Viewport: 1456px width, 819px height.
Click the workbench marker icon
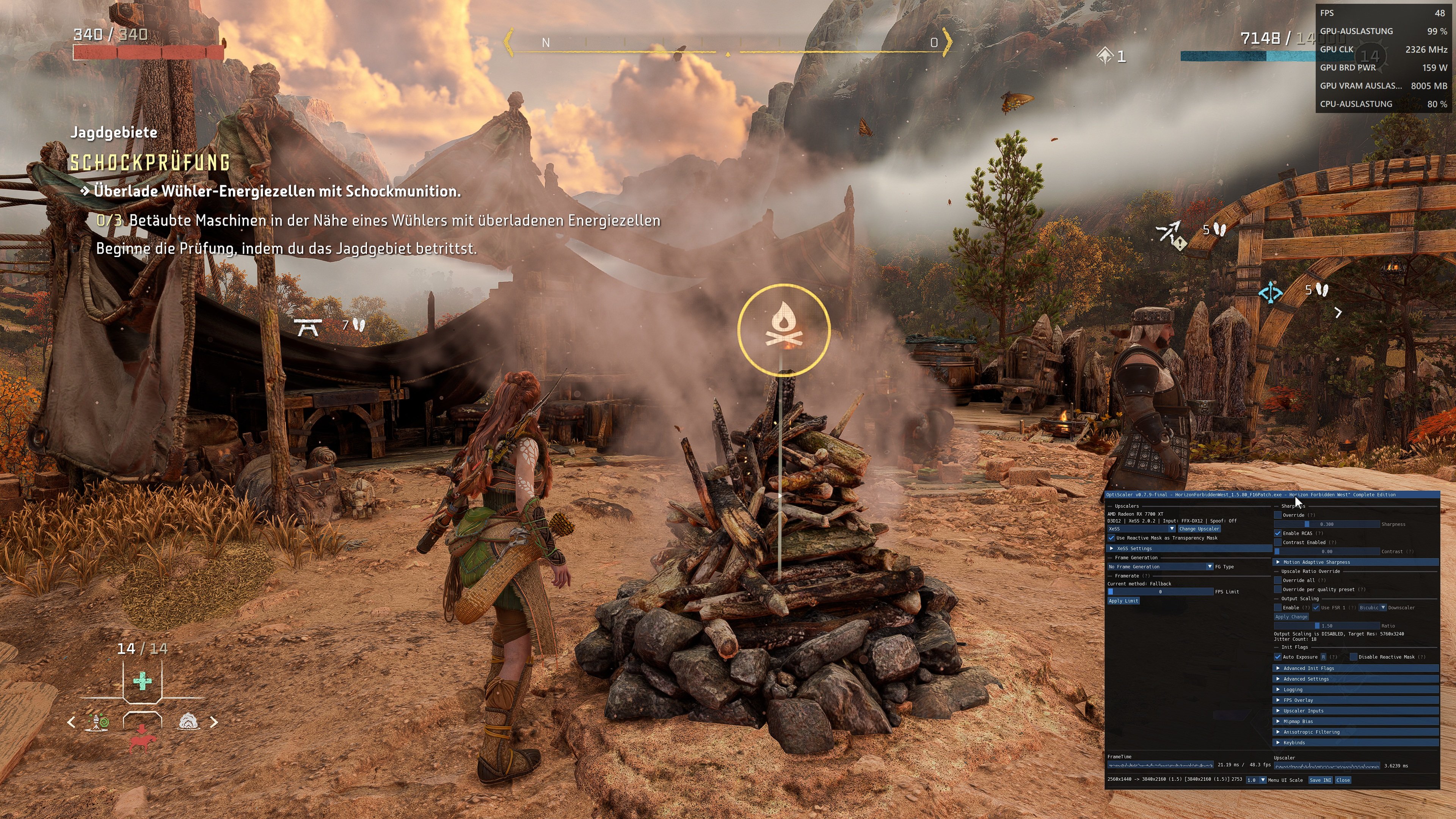[308, 326]
